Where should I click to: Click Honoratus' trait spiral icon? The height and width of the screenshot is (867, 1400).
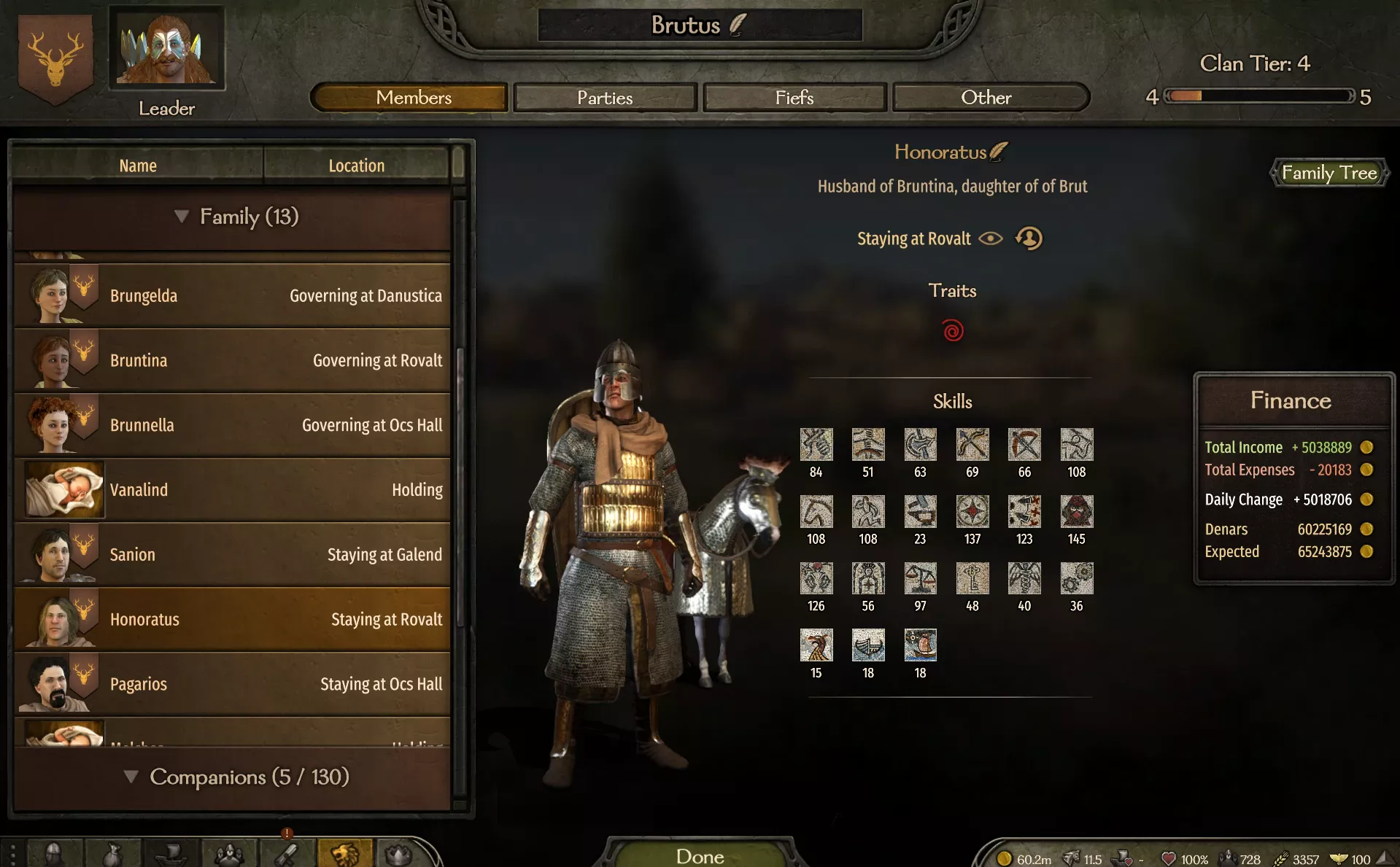[x=952, y=330]
